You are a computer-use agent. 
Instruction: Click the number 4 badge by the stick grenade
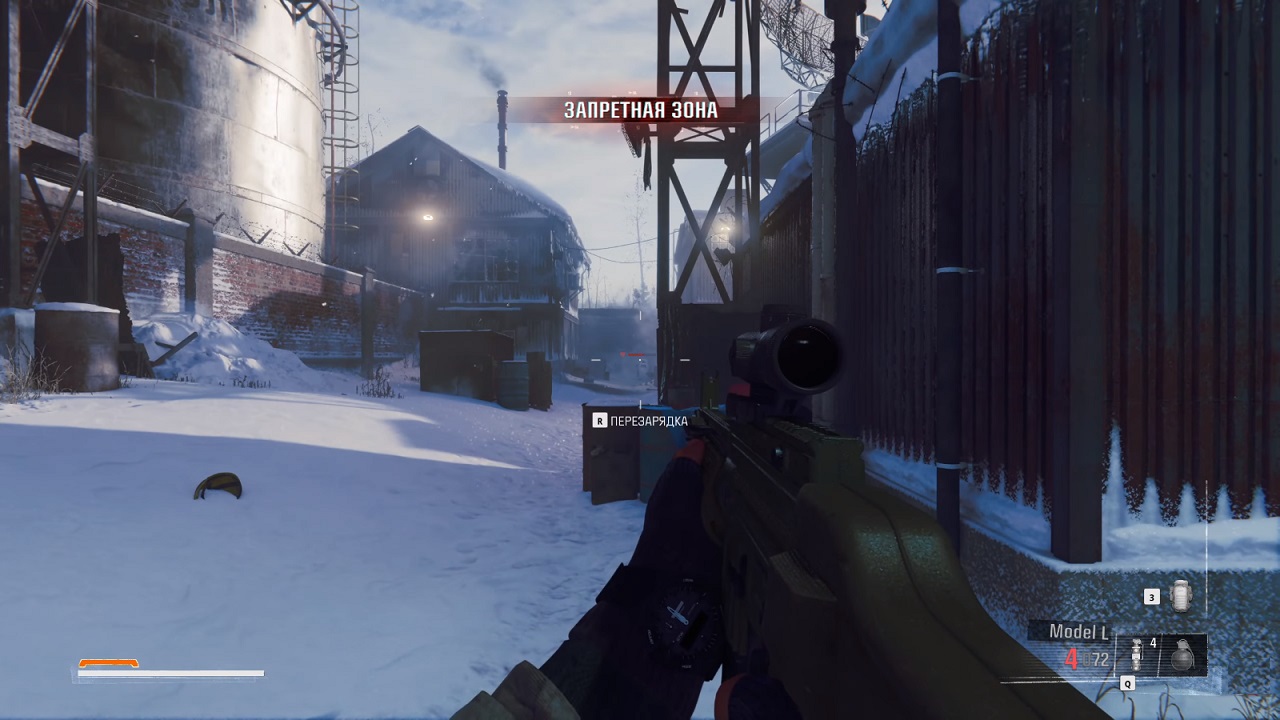click(x=1152, y=644)
